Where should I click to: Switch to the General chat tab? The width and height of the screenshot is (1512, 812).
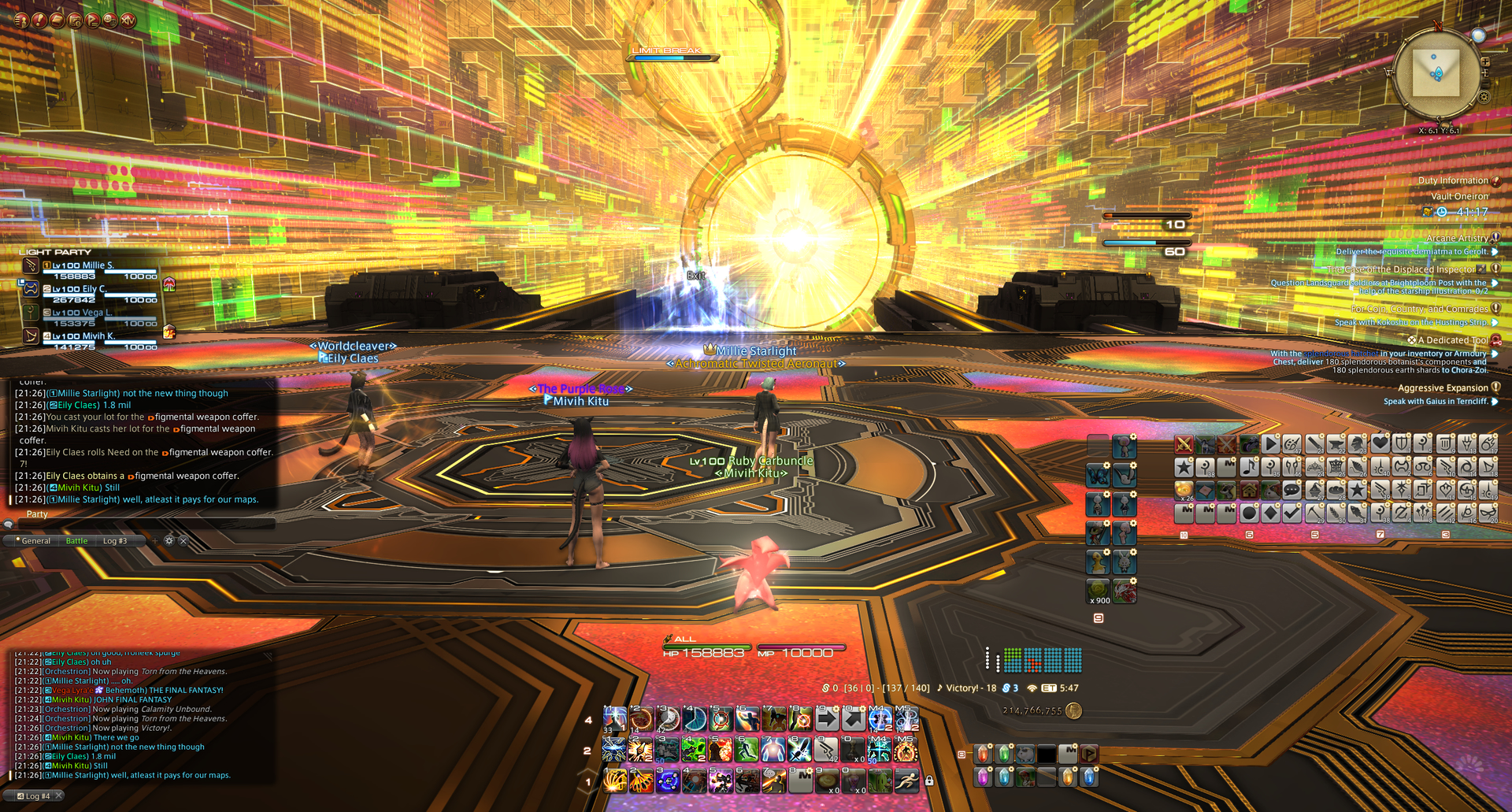(35, 541)
